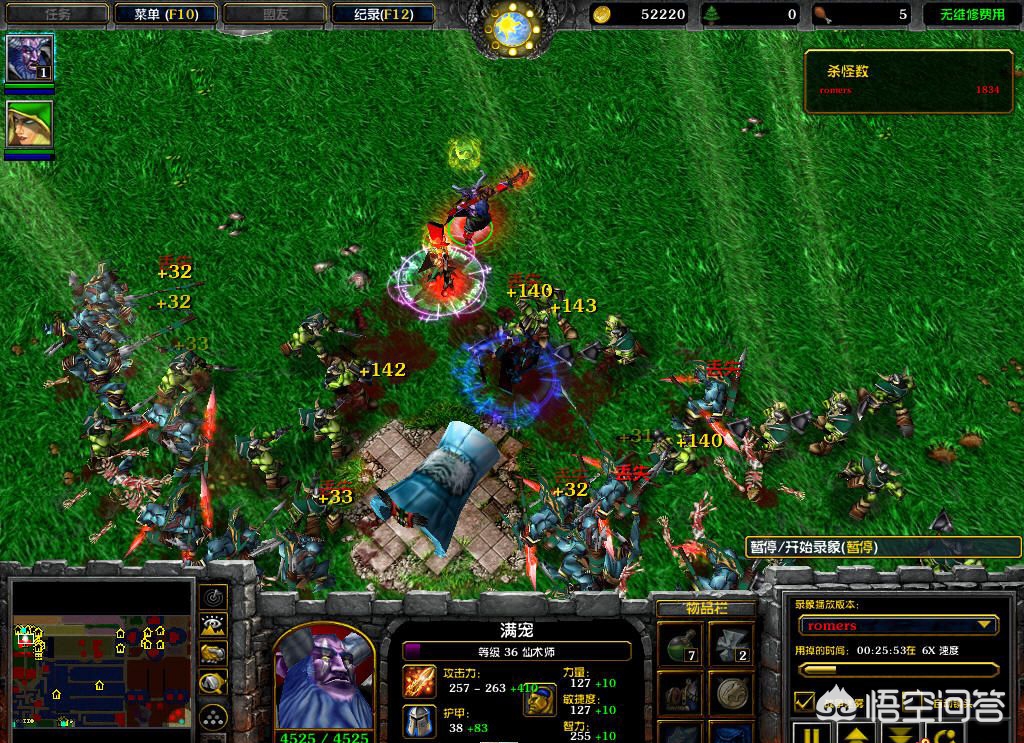
Task: Click the armor helmet icon
Action: [418, 721]
